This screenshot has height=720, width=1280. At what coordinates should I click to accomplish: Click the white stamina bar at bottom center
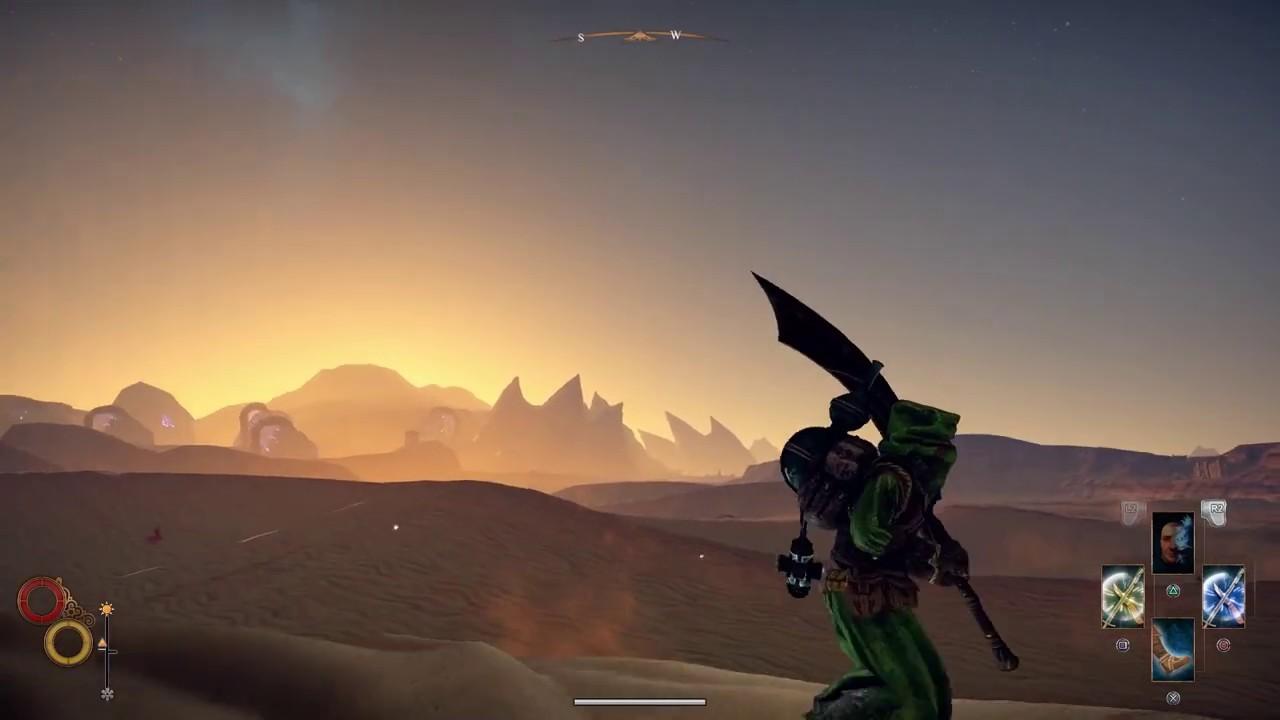(640, 701)
